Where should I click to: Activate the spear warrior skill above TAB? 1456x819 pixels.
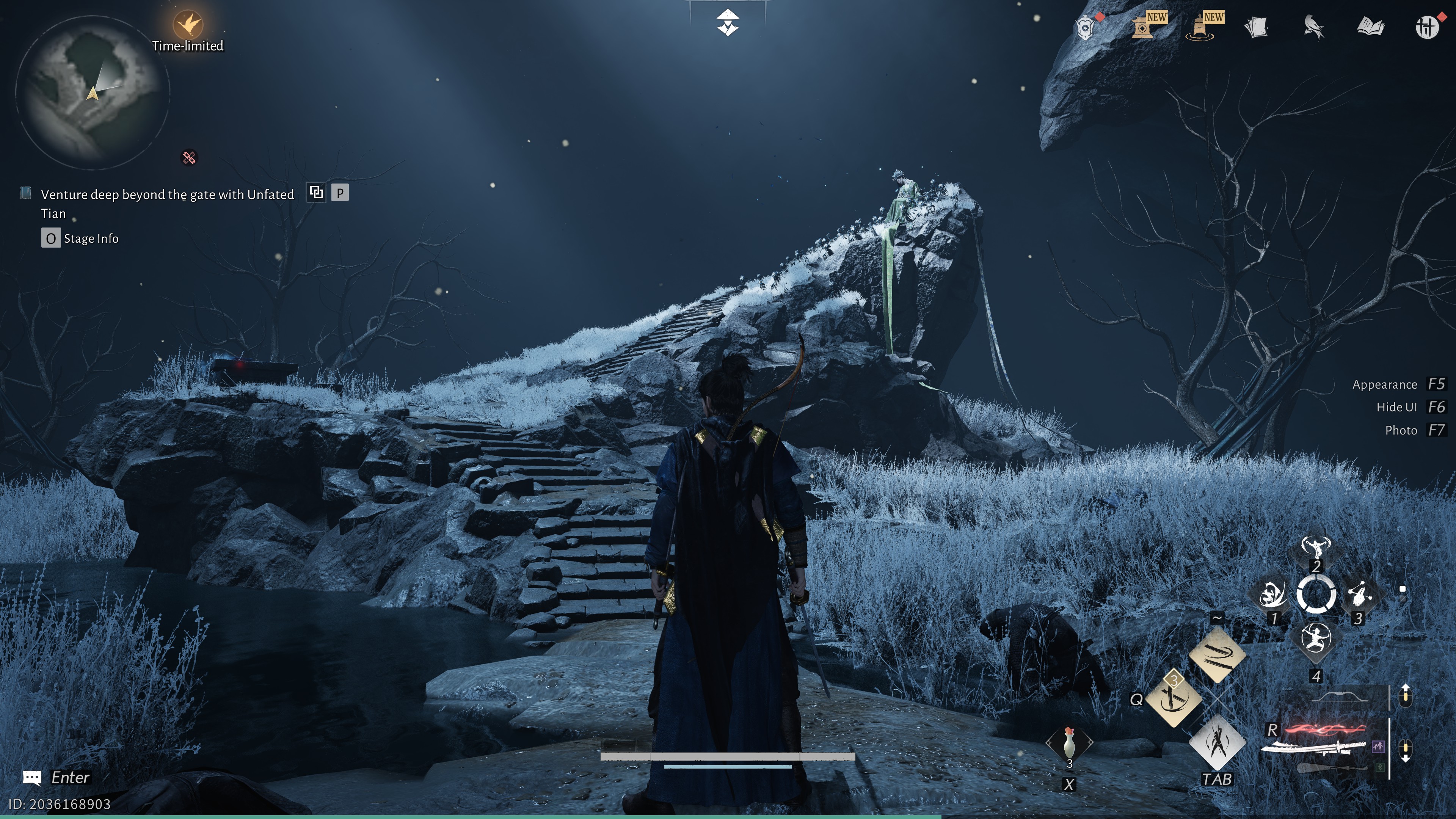click(1217, 743)
